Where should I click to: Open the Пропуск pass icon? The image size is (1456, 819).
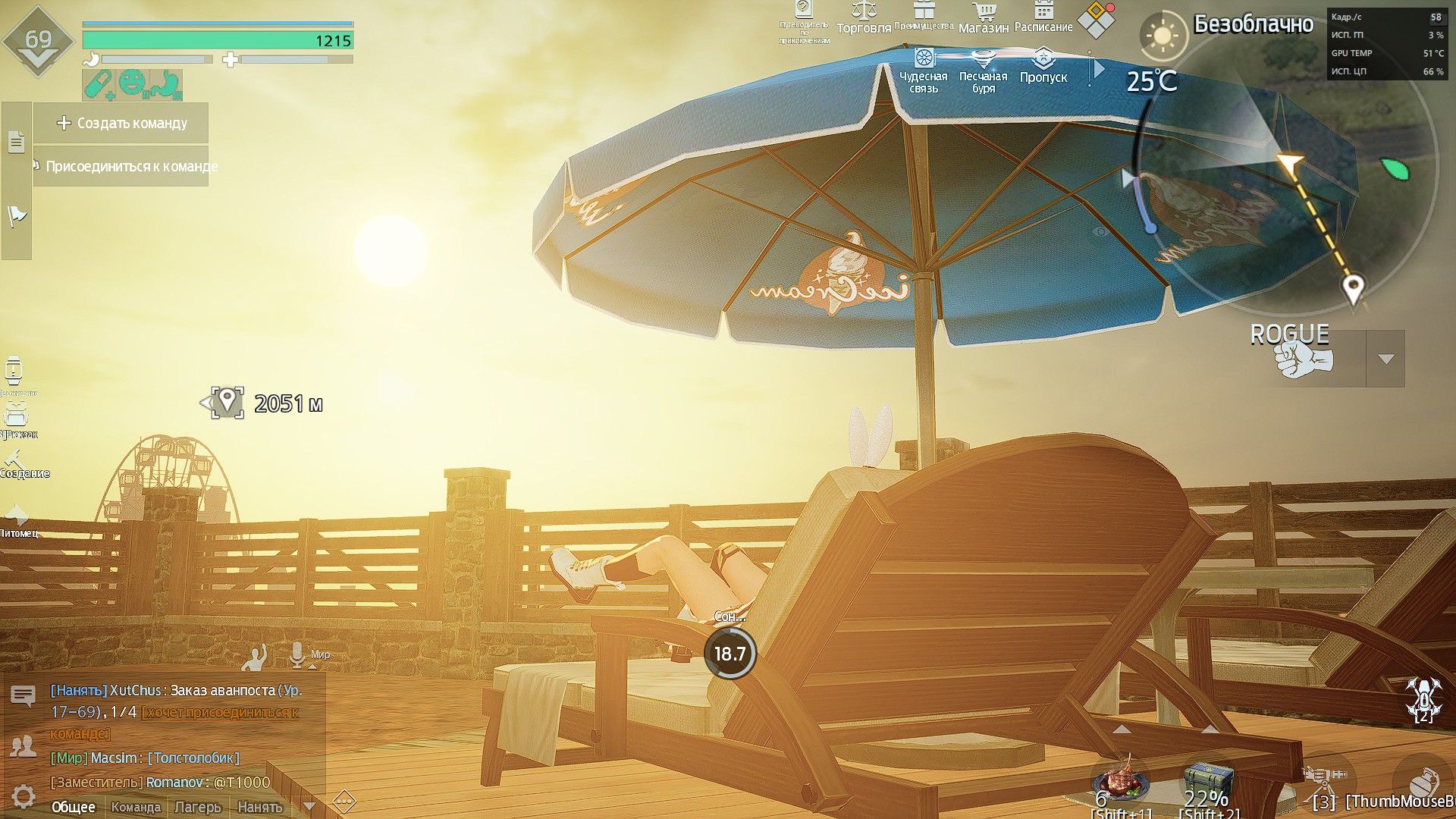tap(1043, 67)
